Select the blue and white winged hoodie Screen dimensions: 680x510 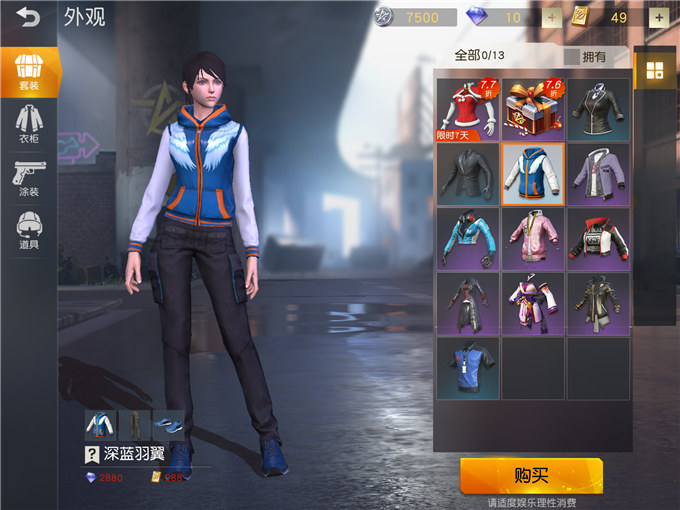532,174
